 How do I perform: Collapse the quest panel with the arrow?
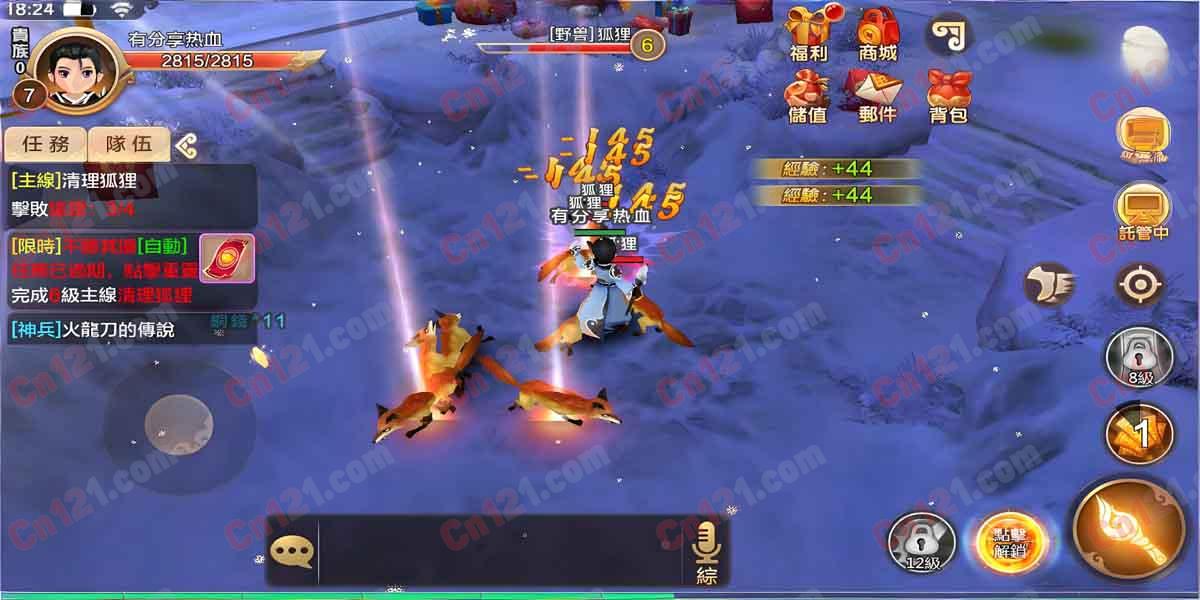point(186,146)
